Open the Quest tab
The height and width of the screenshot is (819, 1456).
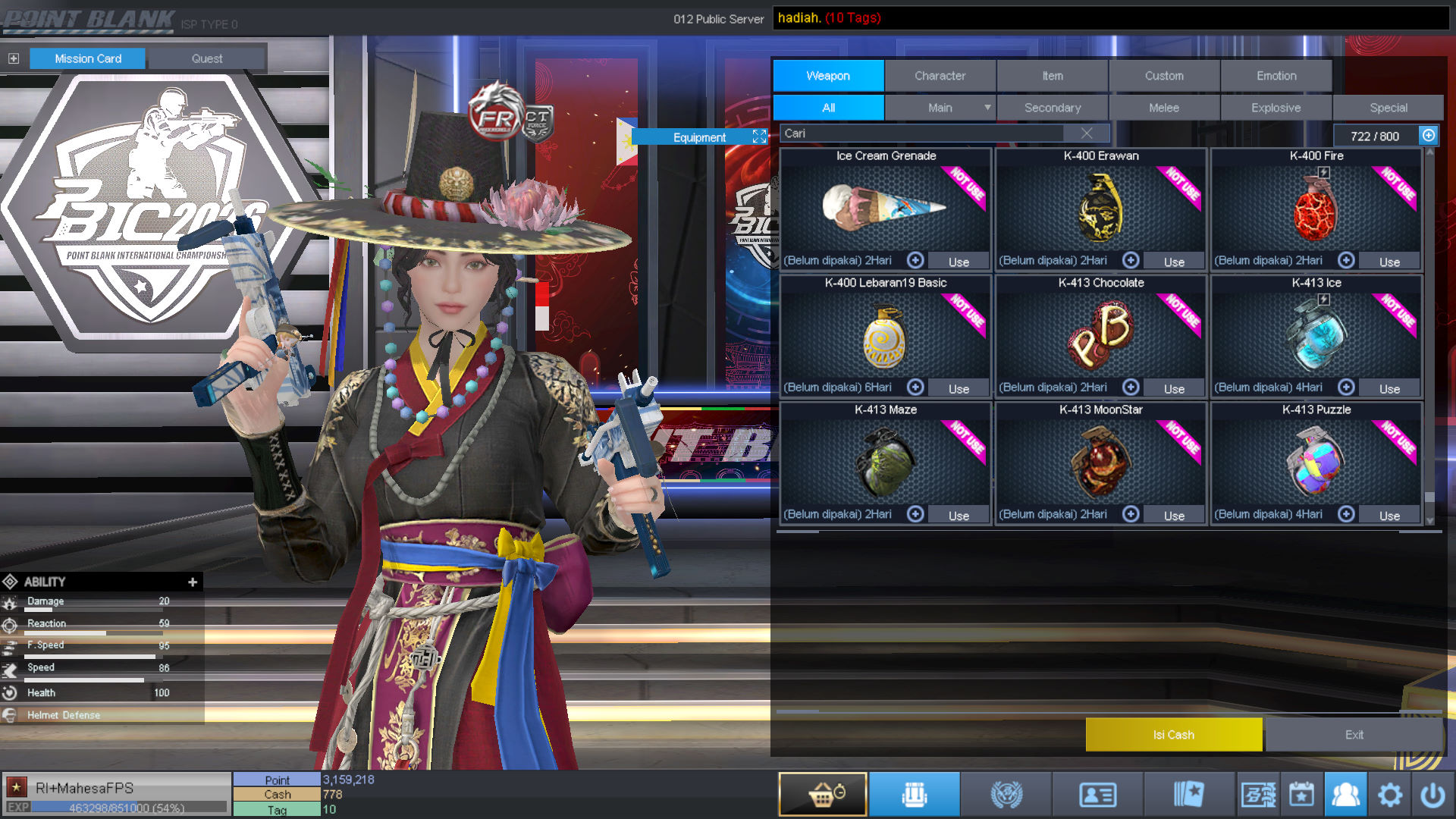coord(207,58)
